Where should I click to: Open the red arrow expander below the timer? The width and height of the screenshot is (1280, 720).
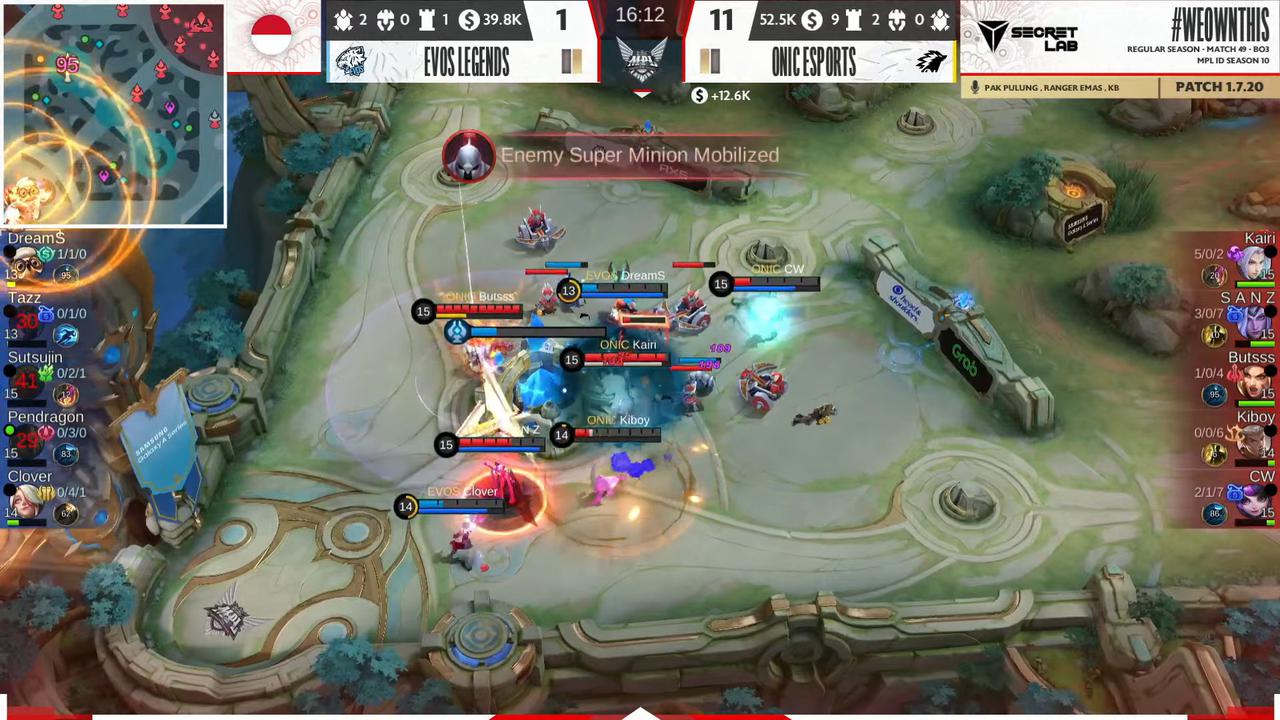[x=642, y=94]
